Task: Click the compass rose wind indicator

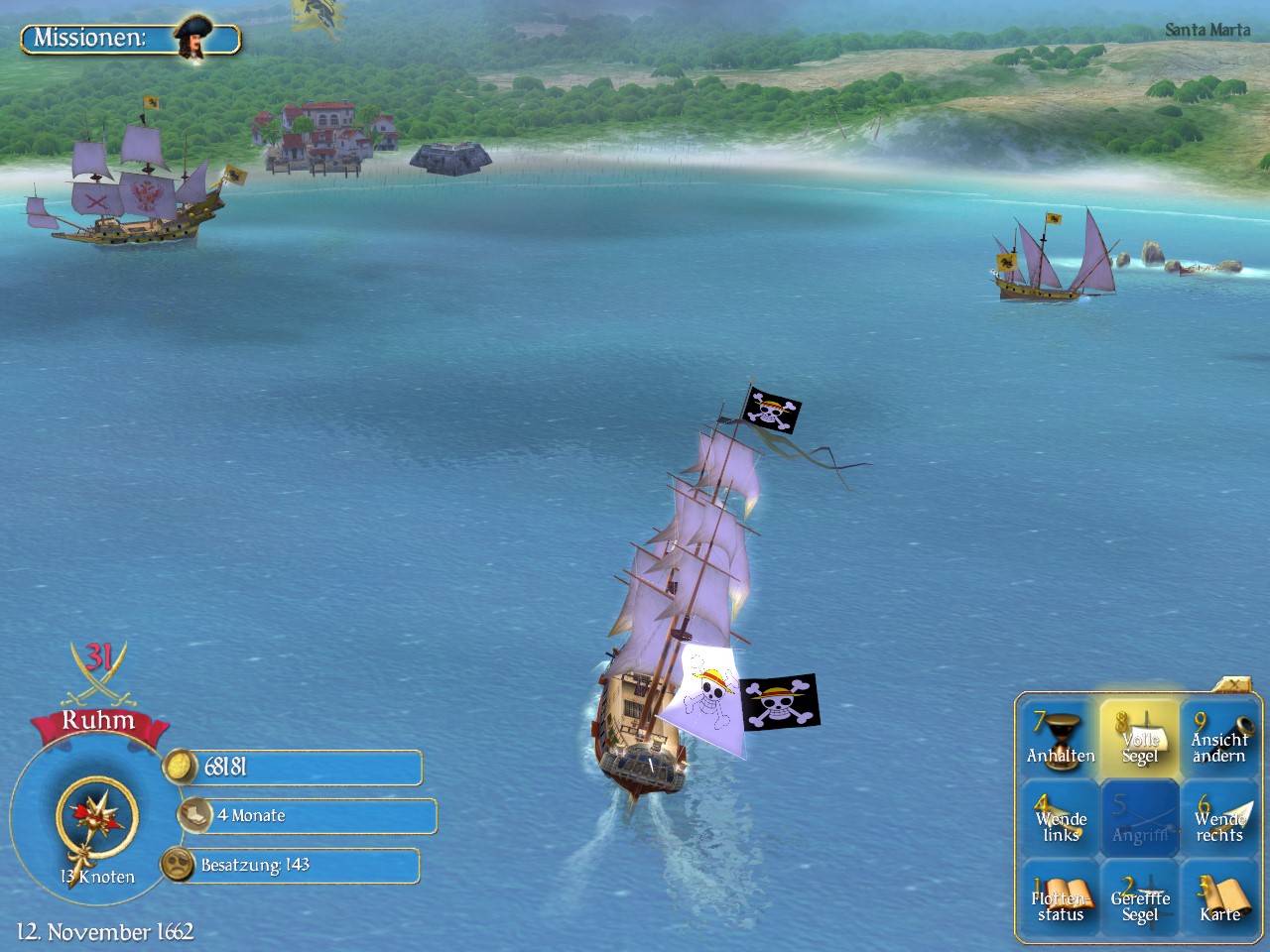Action: (x=96, y=816)
